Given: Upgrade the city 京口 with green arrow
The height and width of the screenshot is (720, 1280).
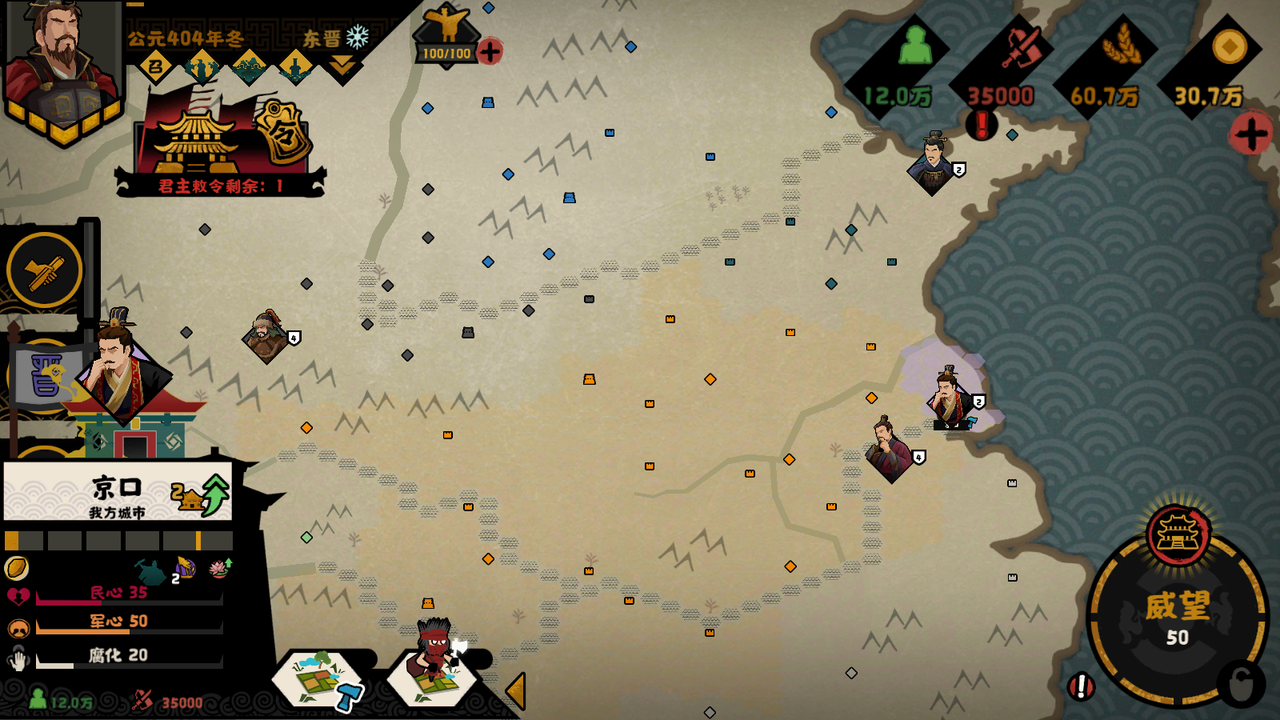Looking at the screenshot, I should [215, 492].
